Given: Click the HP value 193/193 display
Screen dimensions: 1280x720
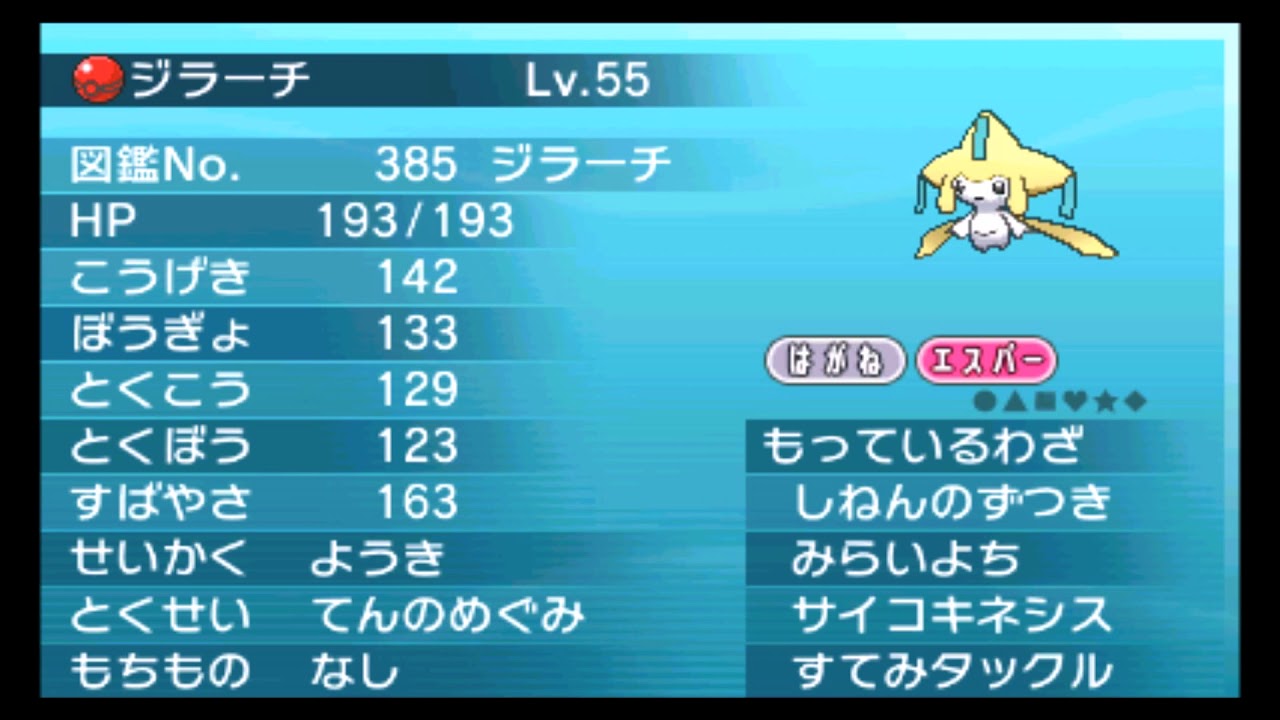Looking at the screenshot, I should [413, 220].
